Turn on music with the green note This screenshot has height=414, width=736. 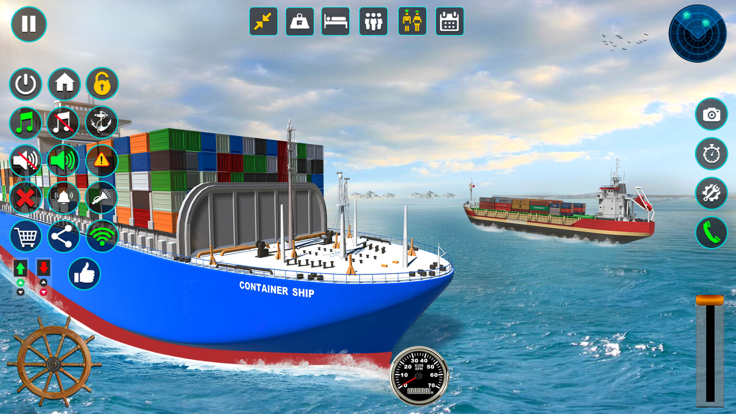pos(26,122)
